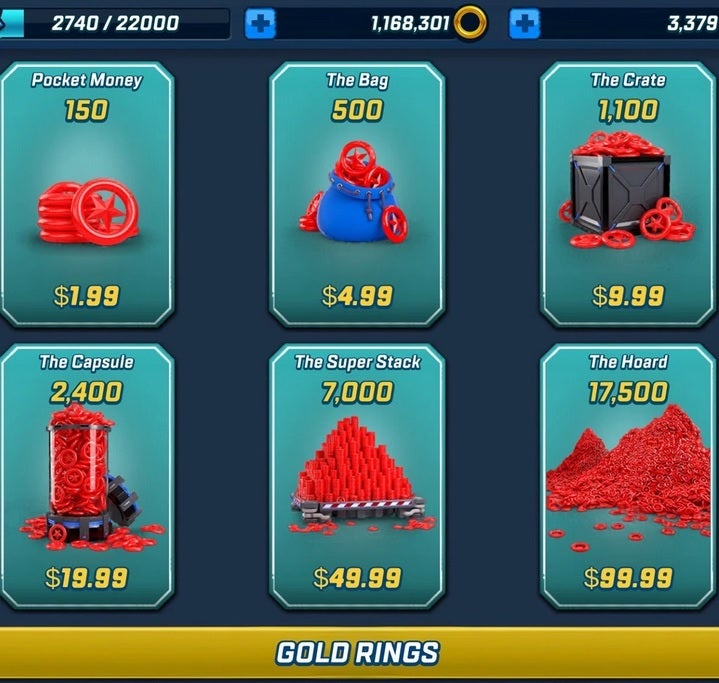This screenshot has width=719, height=683.
Task: Click the plus button next to the 2740 / 22000 bar
Action: pos(260,23)
